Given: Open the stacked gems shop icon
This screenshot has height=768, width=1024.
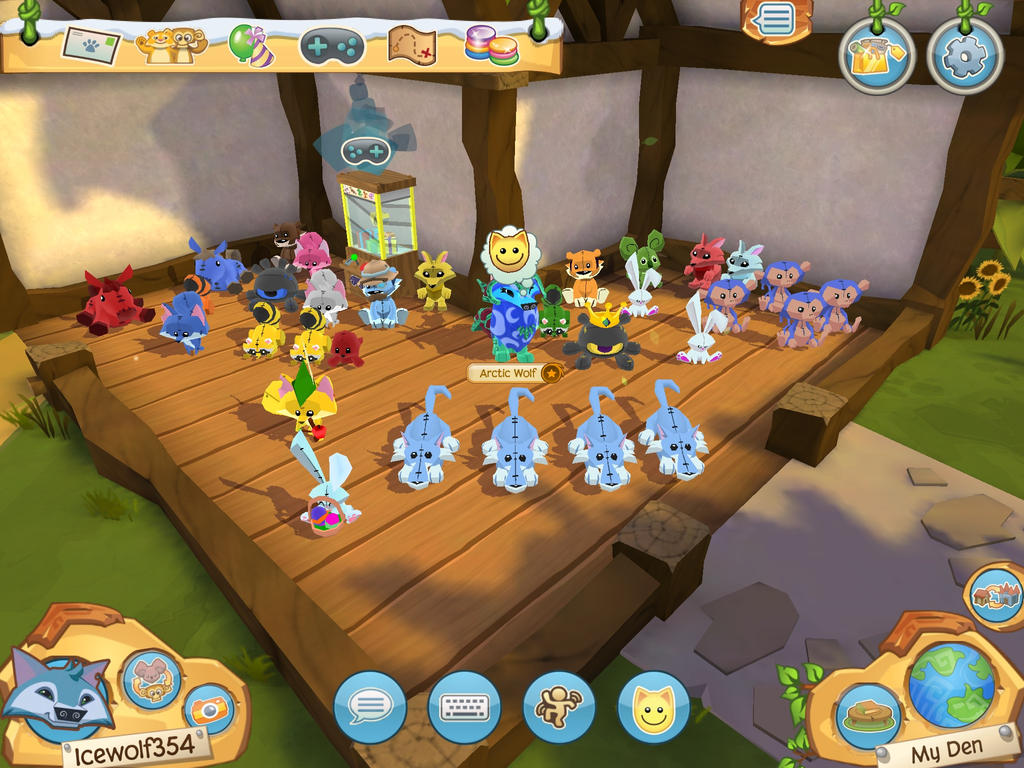Looking at the screenshot, I should tap(491, 45).
